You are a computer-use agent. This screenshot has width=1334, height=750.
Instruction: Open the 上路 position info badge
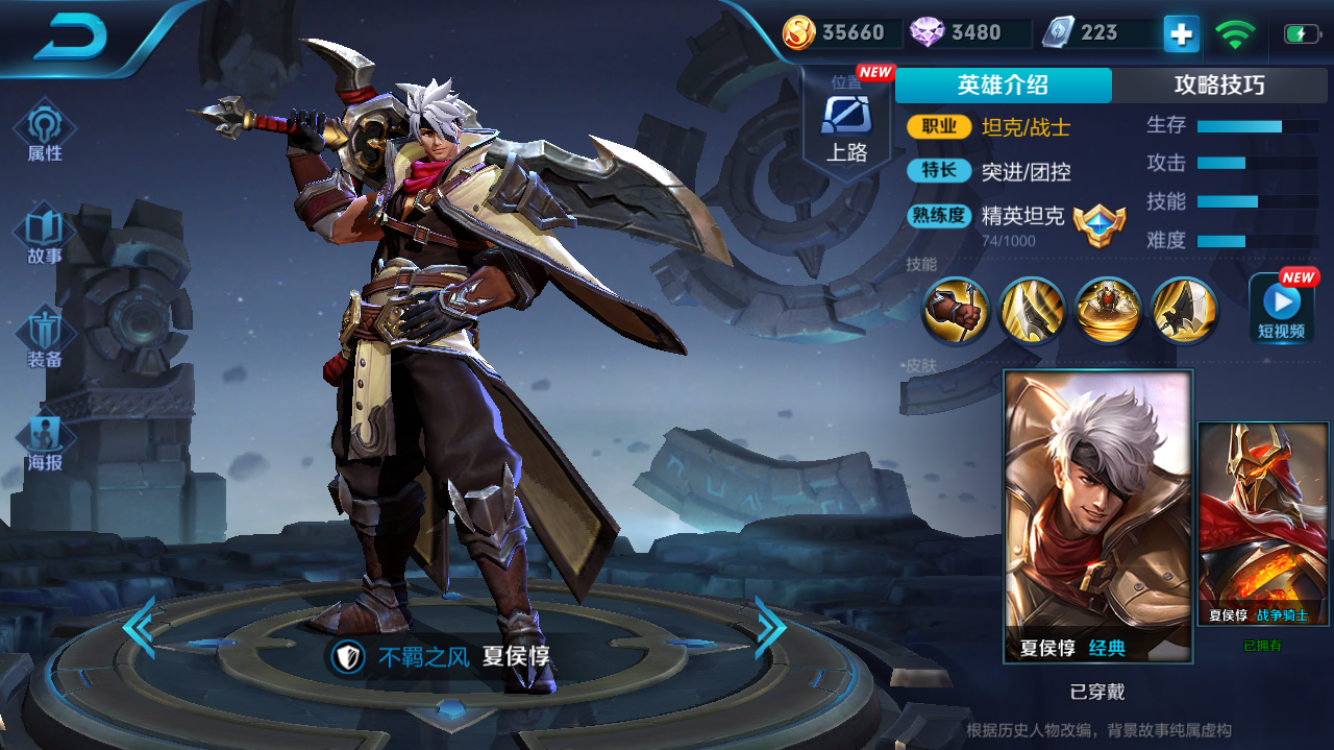click(846, 125)
